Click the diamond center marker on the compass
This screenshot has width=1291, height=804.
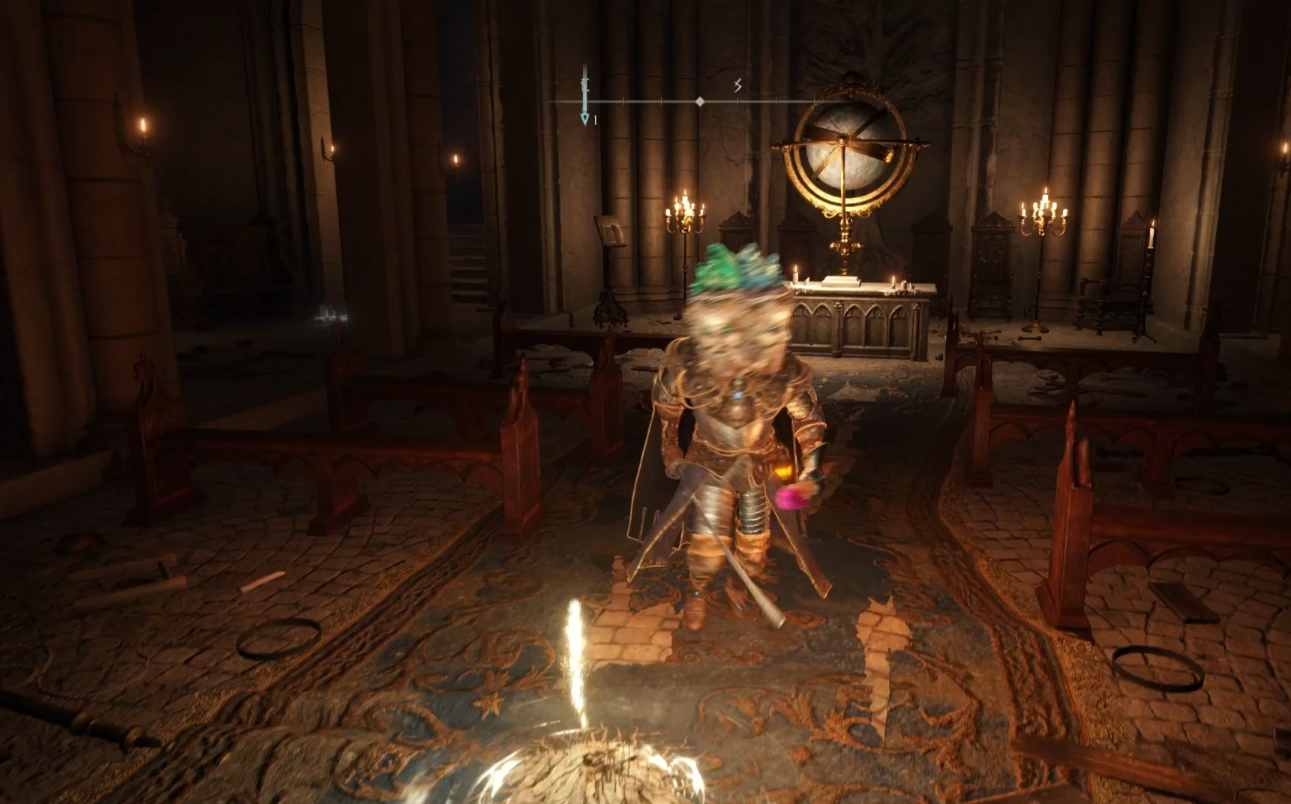700,102
